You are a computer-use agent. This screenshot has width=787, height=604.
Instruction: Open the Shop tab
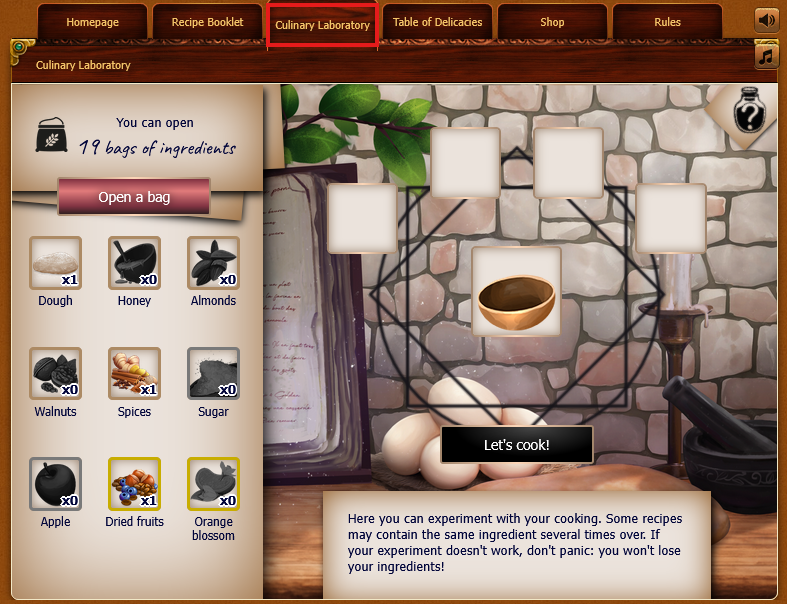pyautogui.click(x=551, y=22)
